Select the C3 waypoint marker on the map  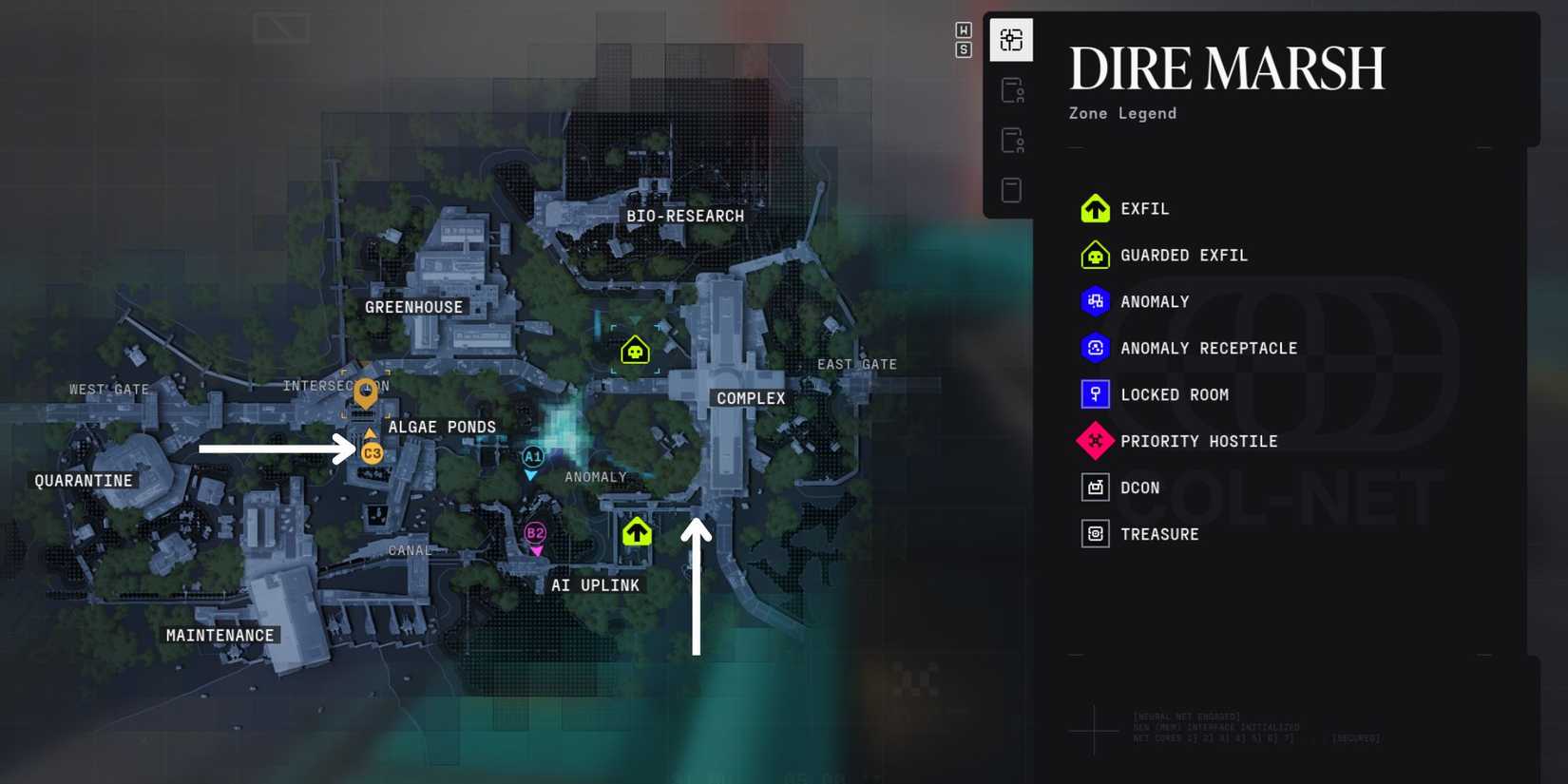(x=371, y=453)
